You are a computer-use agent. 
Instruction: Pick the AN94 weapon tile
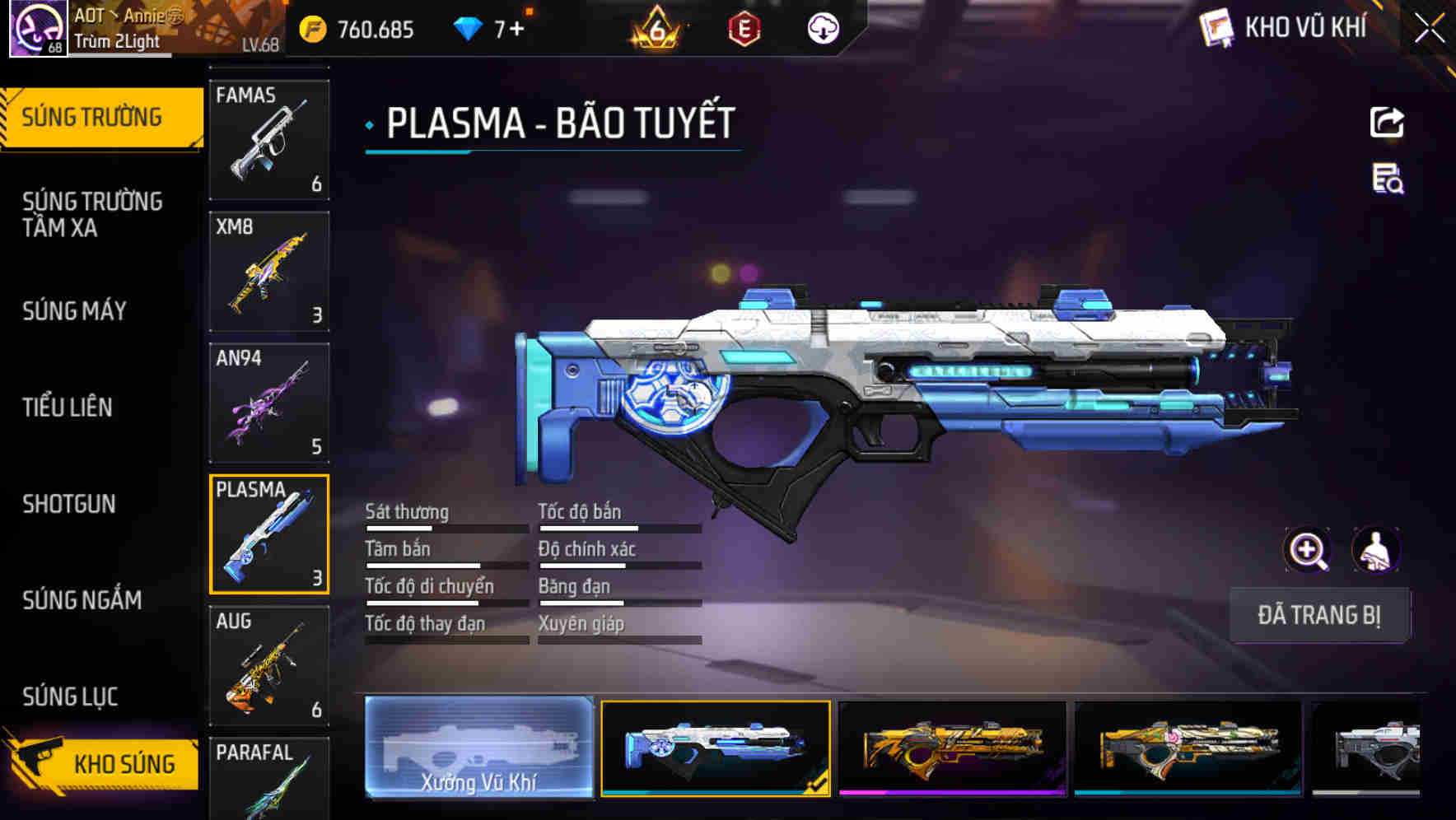pyautogui.click(x=269, y=403)
